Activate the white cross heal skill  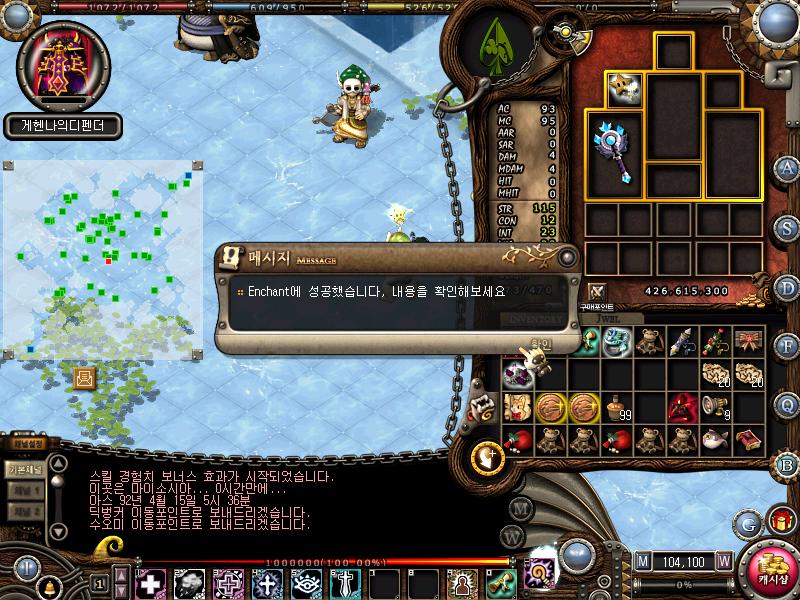tap(150, 583)
